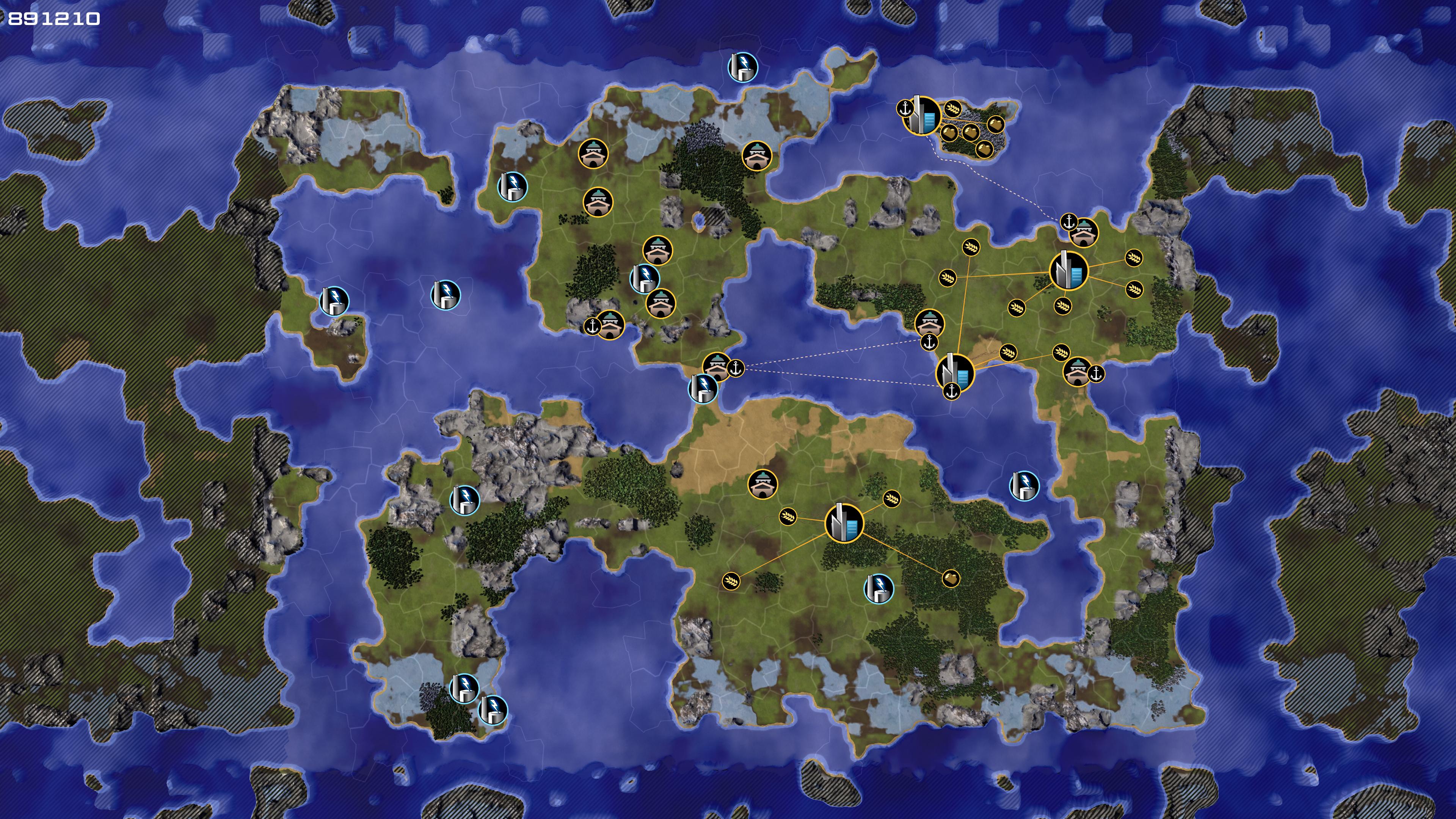1456x819 pixels.
Task: Click the lone wheat marker beside the gold nuggets
Action: 953,107
